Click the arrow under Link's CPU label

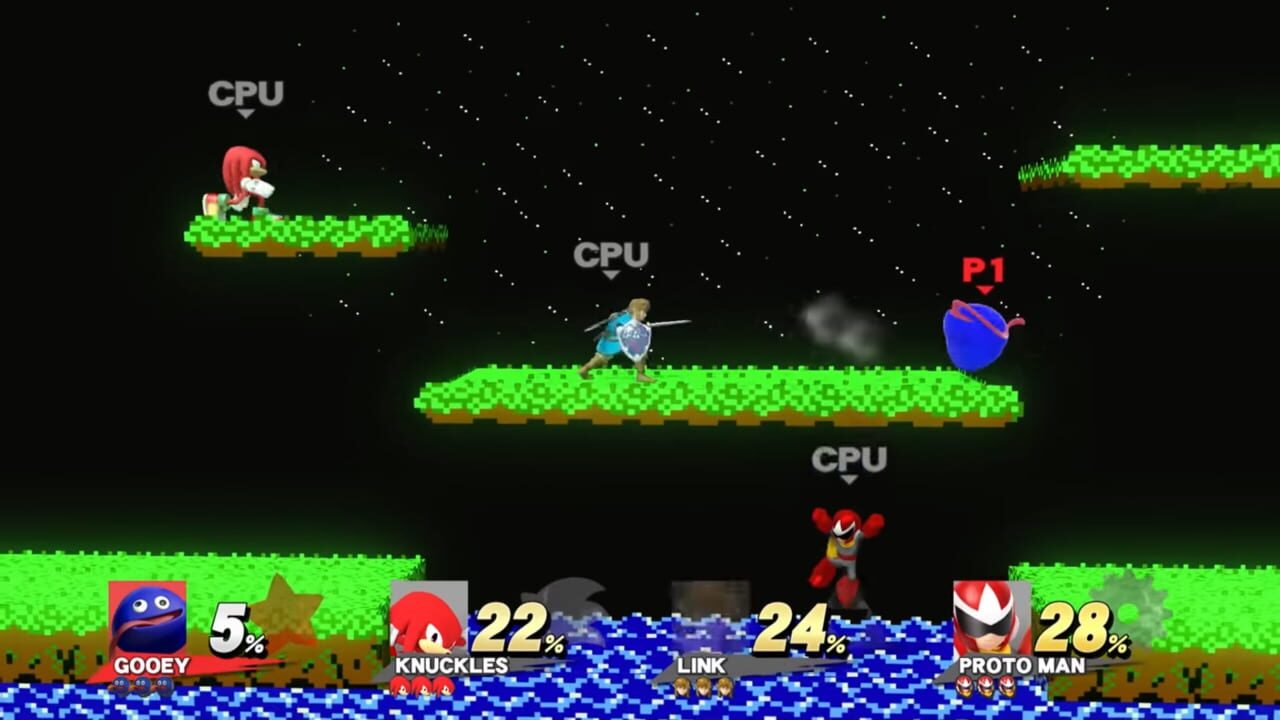coord(609,274)
